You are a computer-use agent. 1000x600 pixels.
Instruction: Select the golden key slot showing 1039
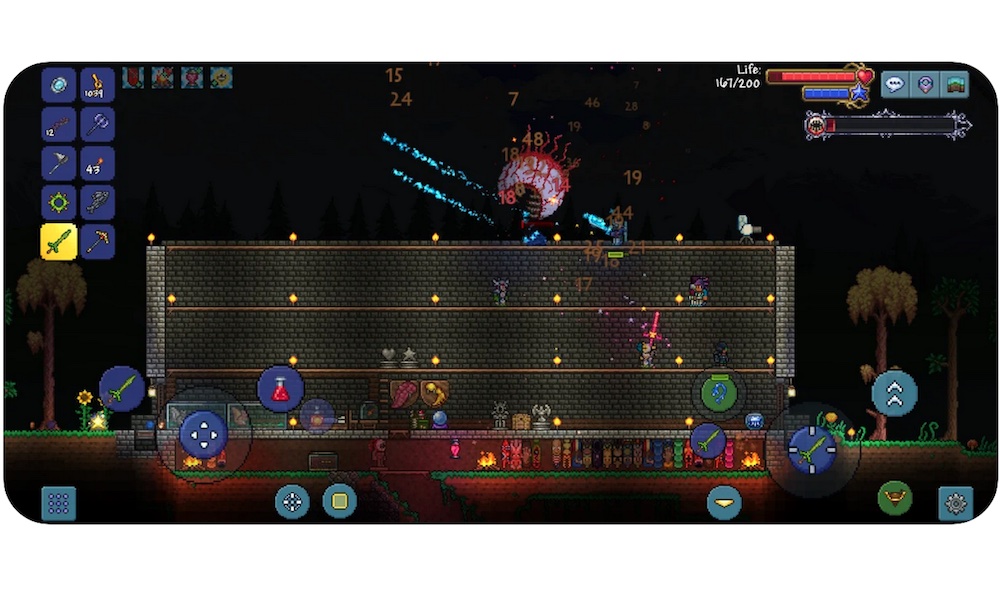(x=98, y=85)
